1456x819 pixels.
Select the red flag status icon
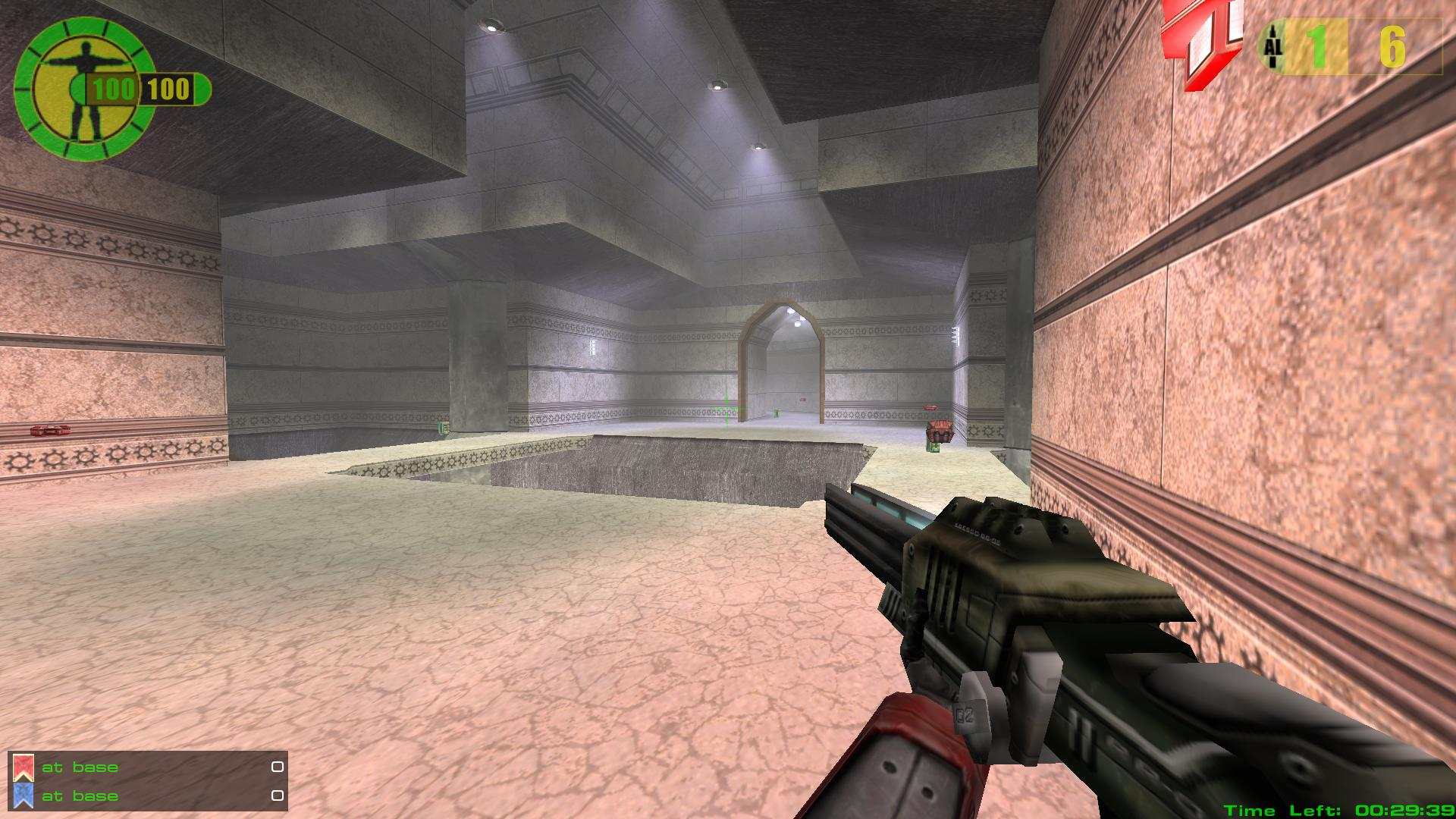tap(24, 767)
